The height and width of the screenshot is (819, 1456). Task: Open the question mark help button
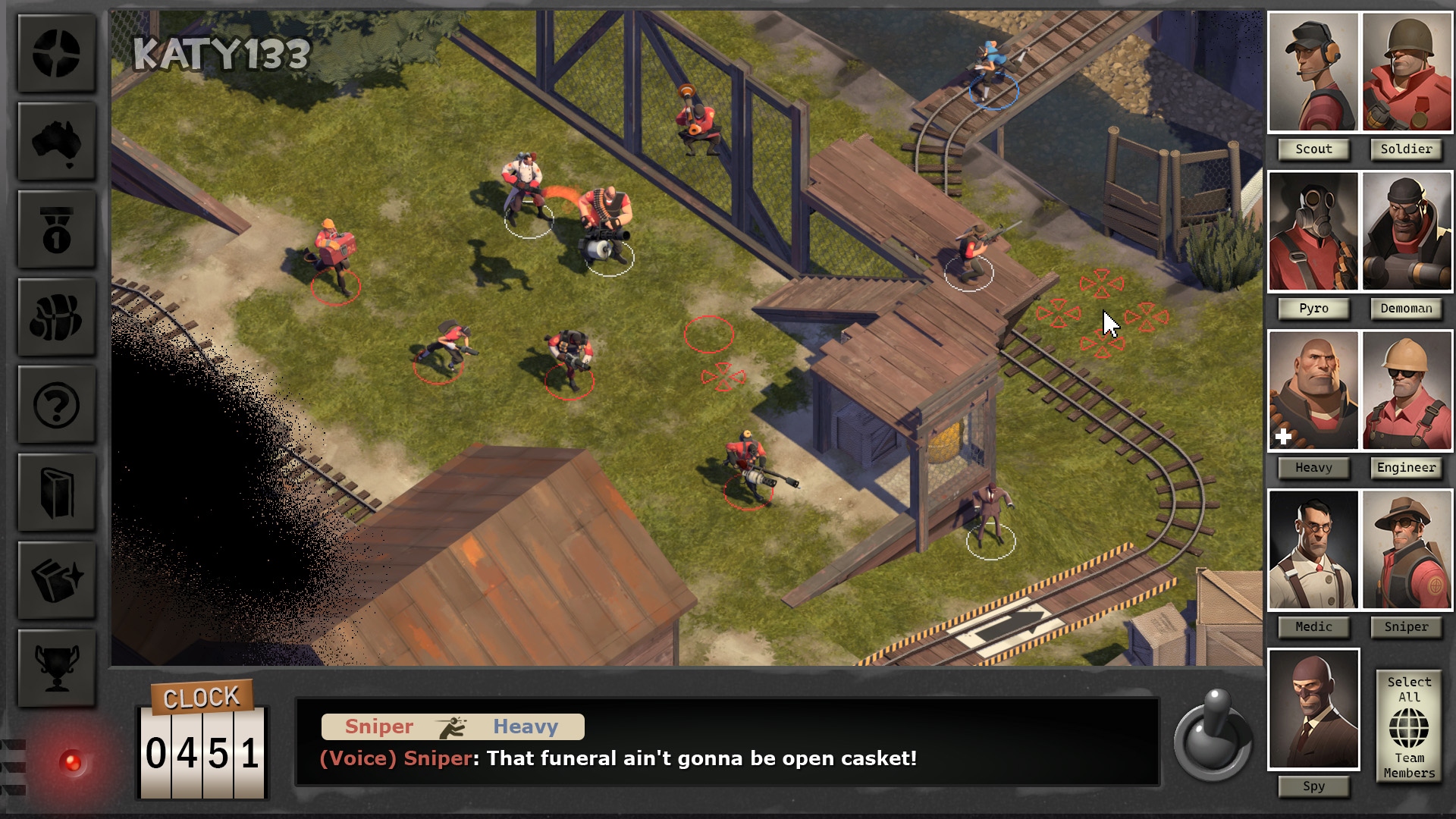[x=56, y=405]
